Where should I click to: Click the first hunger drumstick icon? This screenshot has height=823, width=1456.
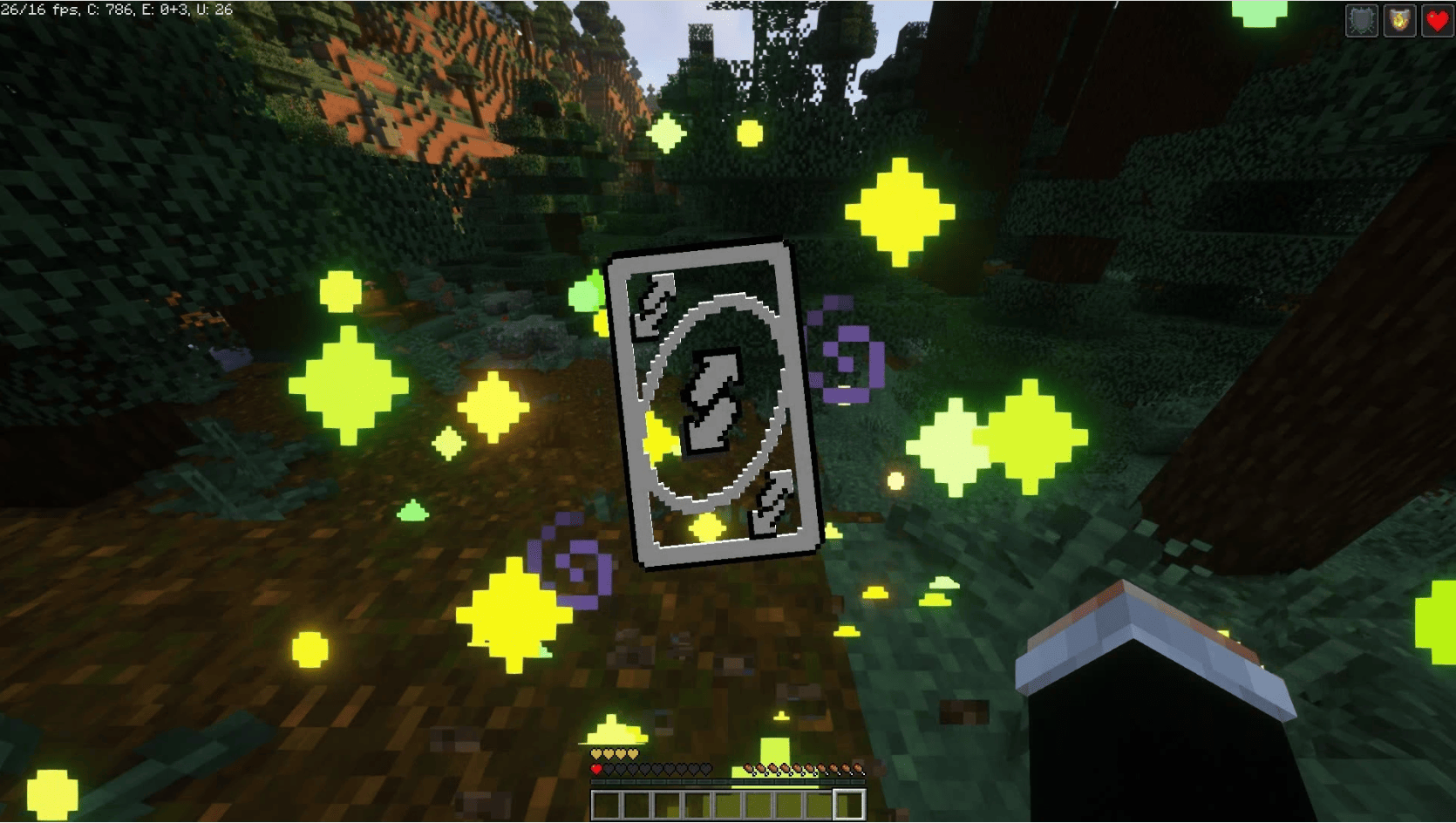coord(749,769)
